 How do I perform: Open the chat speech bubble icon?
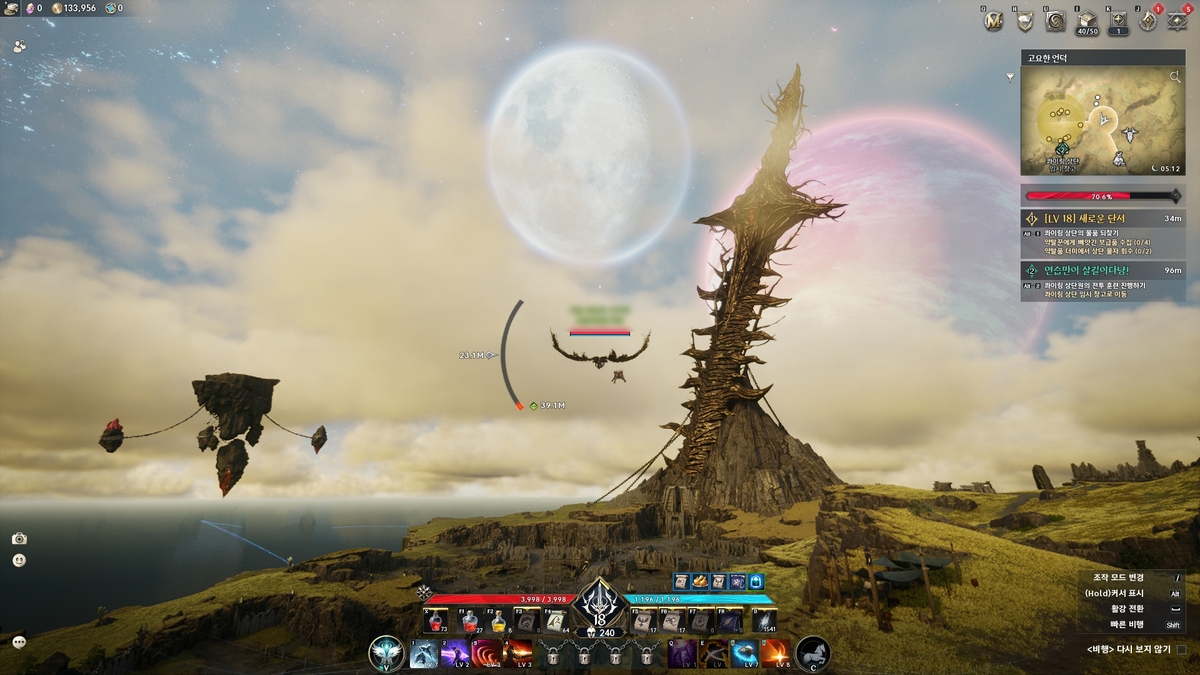19,641
